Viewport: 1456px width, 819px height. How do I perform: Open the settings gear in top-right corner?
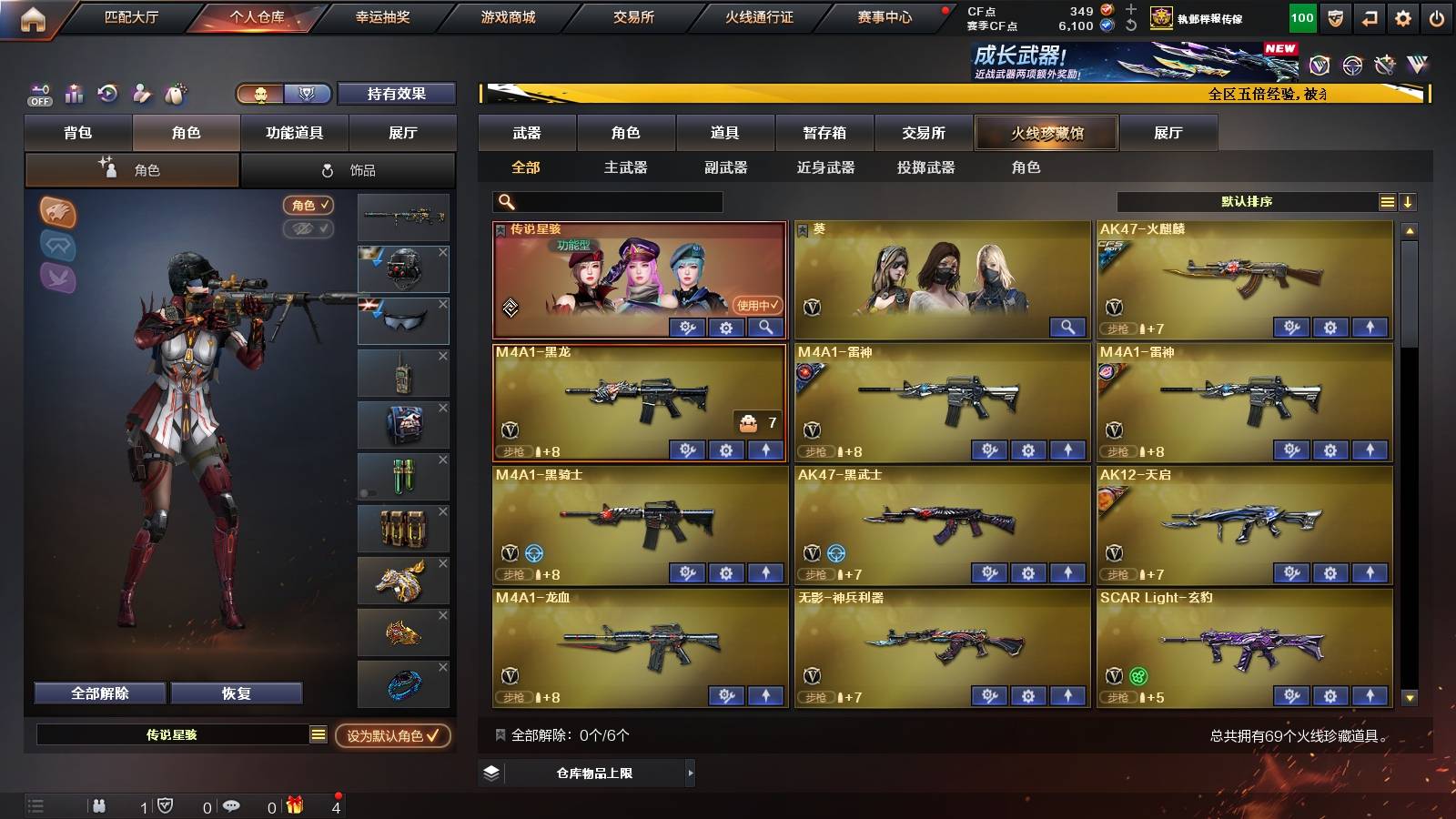pyautogui.click(x=1402, y=16)
